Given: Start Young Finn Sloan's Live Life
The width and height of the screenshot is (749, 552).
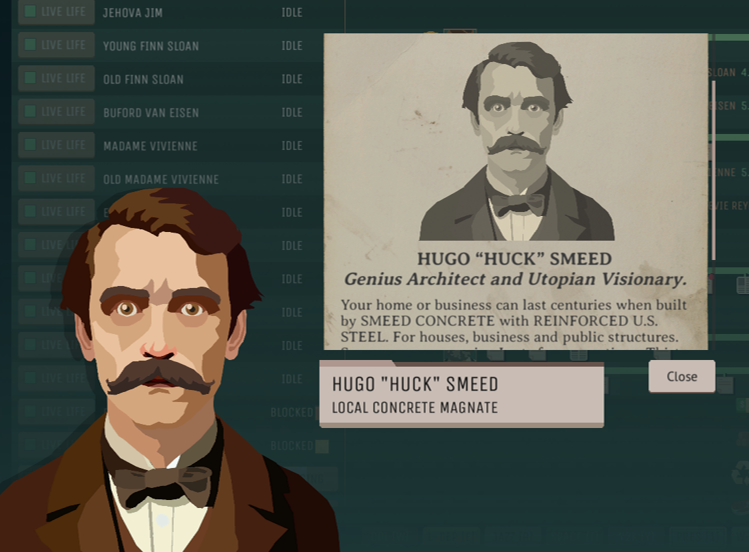Looking at the screenshot, I should pyautogui.click(x=56, y=46).
